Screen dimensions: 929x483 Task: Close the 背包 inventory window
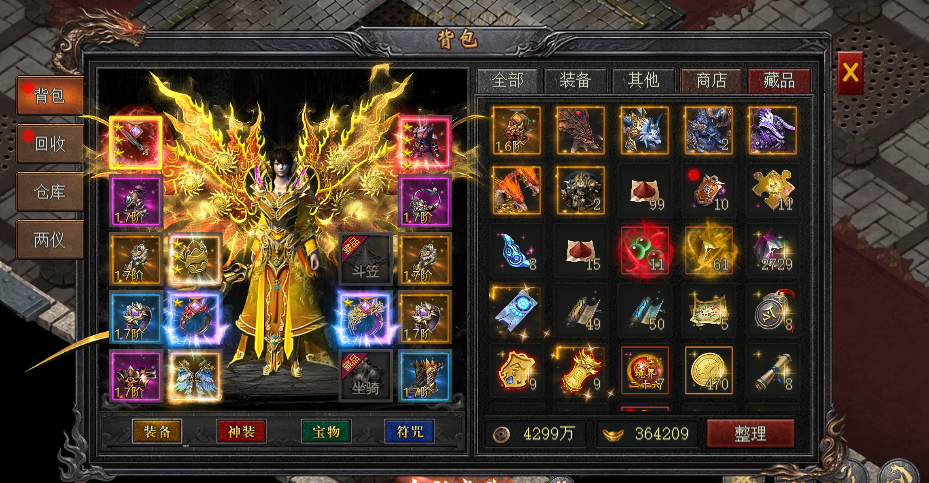point(850,72)
